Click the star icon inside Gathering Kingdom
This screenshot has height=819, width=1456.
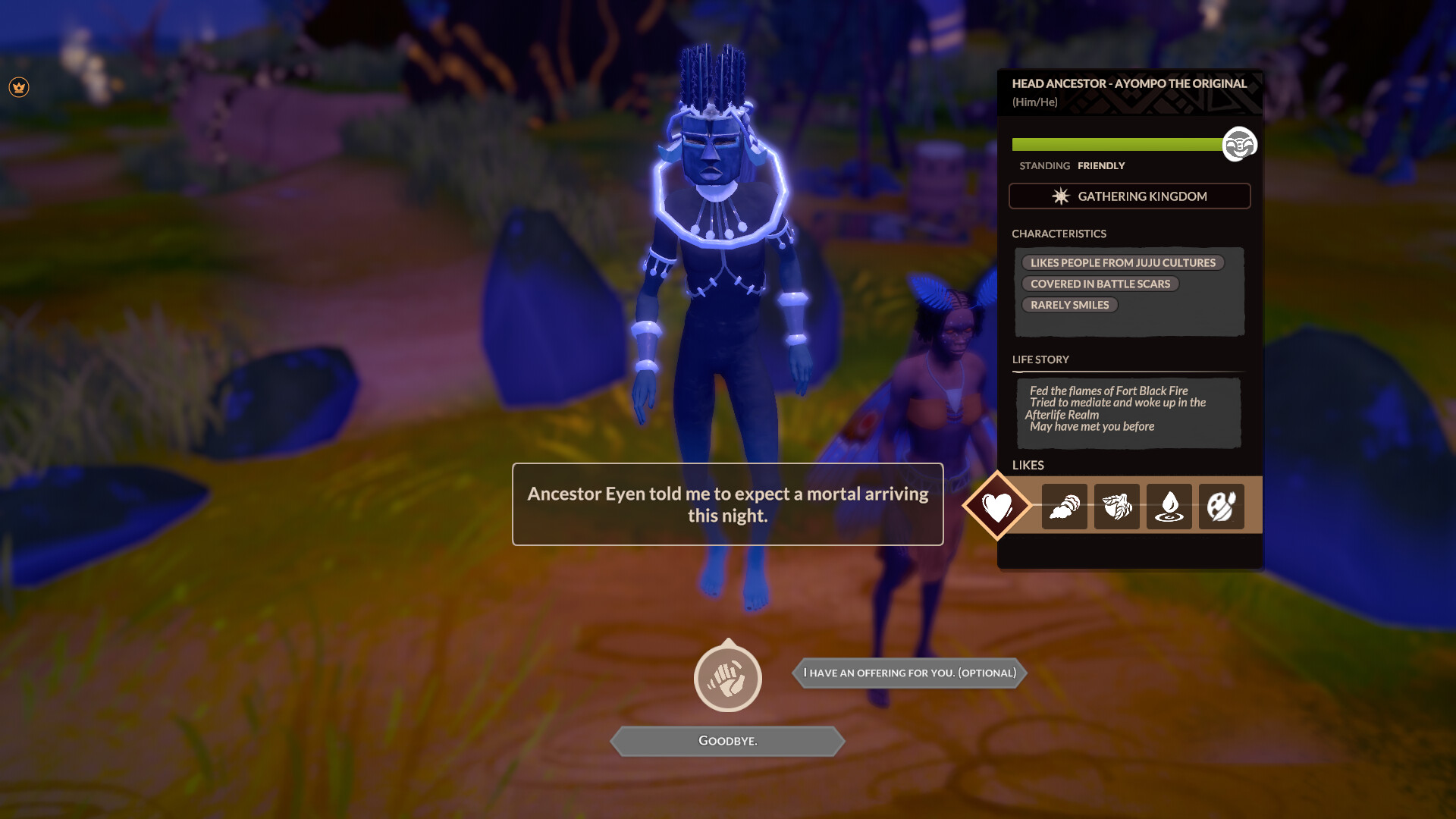(1059, 196)
